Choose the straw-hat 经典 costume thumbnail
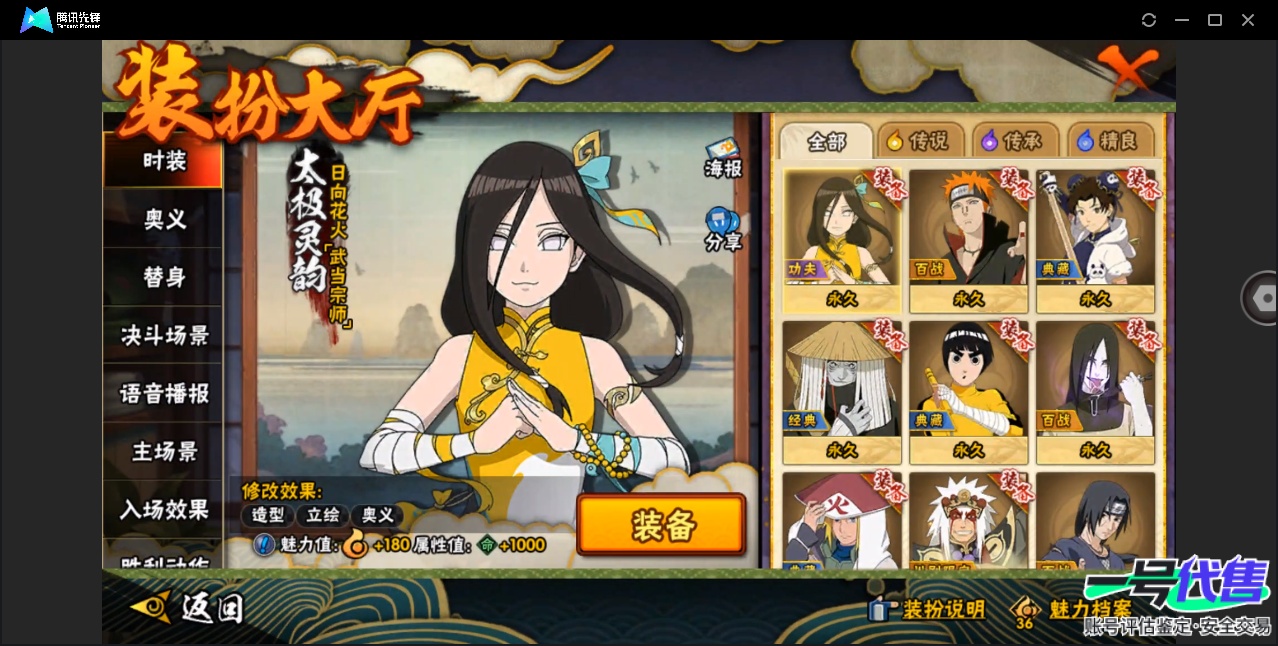This screenshot has width=1278, height=646. coord(842,392)
